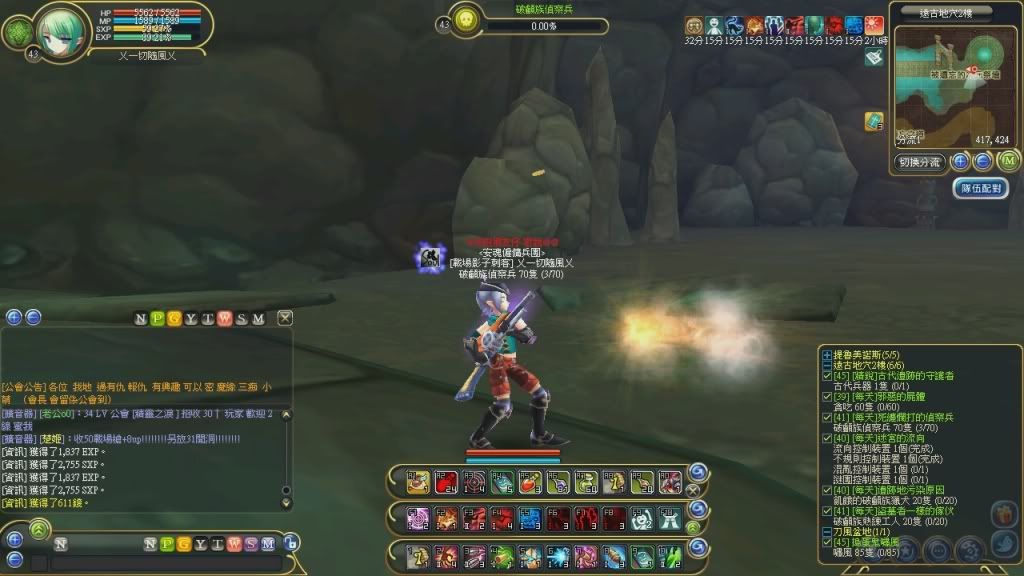Use the red target skill in slot A3
Screen dimensions: 1024x576
[474, 482]
